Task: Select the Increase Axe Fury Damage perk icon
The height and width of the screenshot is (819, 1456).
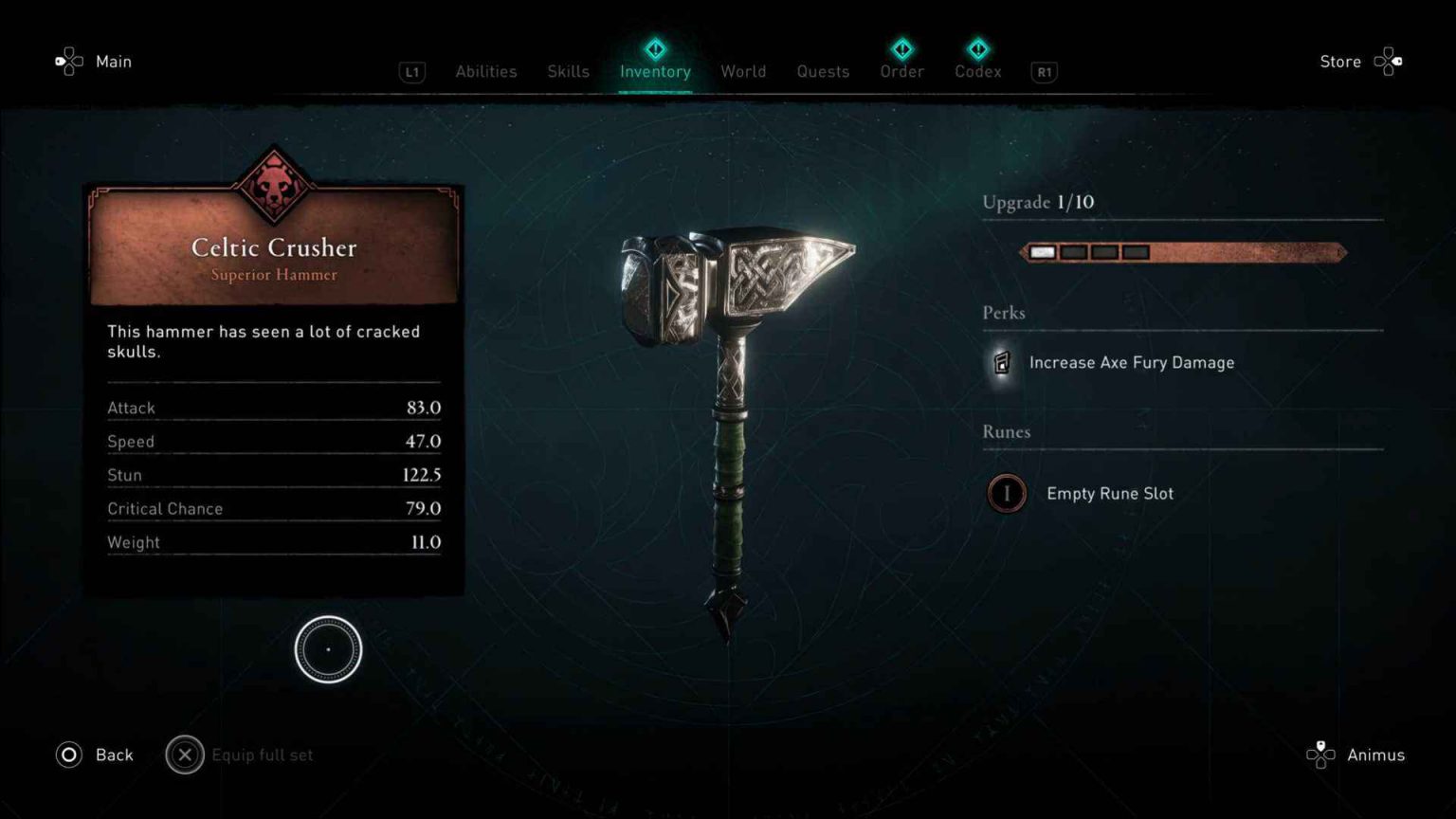Action: [x=1001, y=363]
